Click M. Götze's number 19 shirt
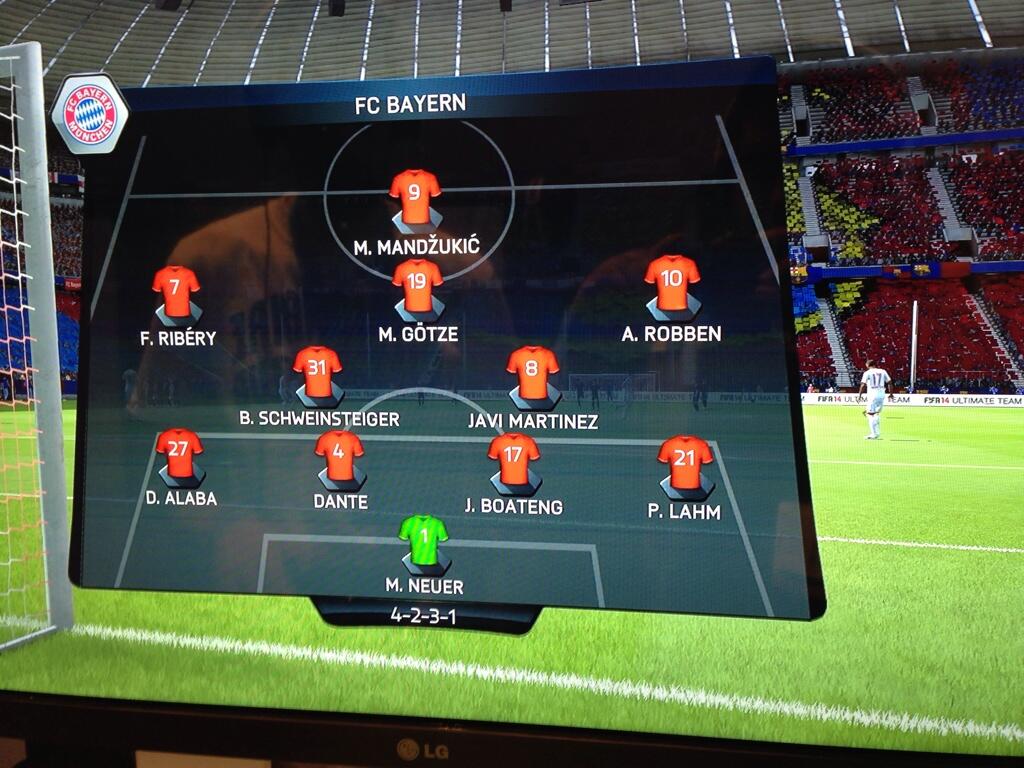Screen dimensions: 1024x768 pyautogui.click(x=418, y=285)
